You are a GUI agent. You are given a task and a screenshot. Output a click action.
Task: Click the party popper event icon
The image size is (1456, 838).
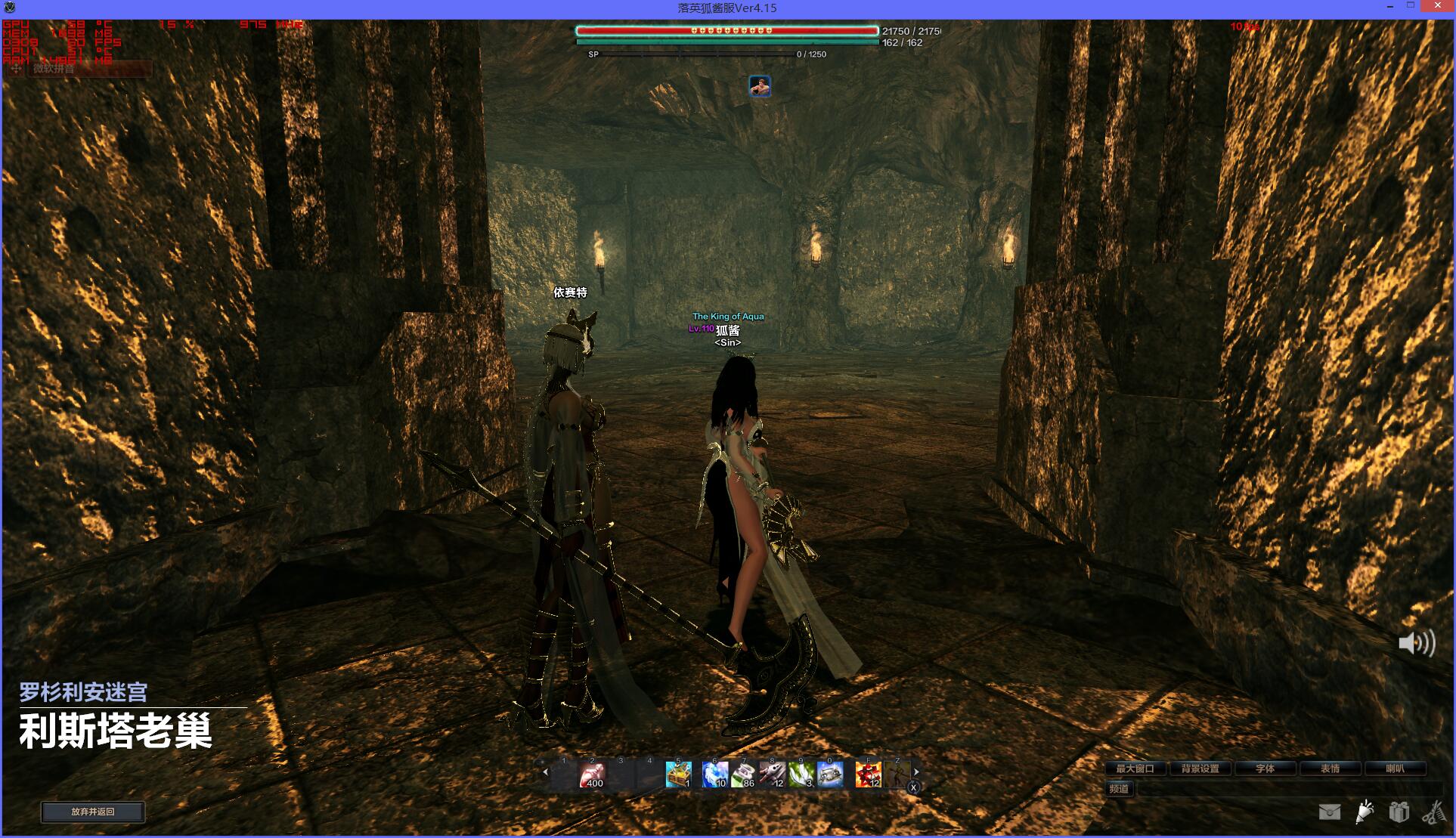(x=1365, y=812)
